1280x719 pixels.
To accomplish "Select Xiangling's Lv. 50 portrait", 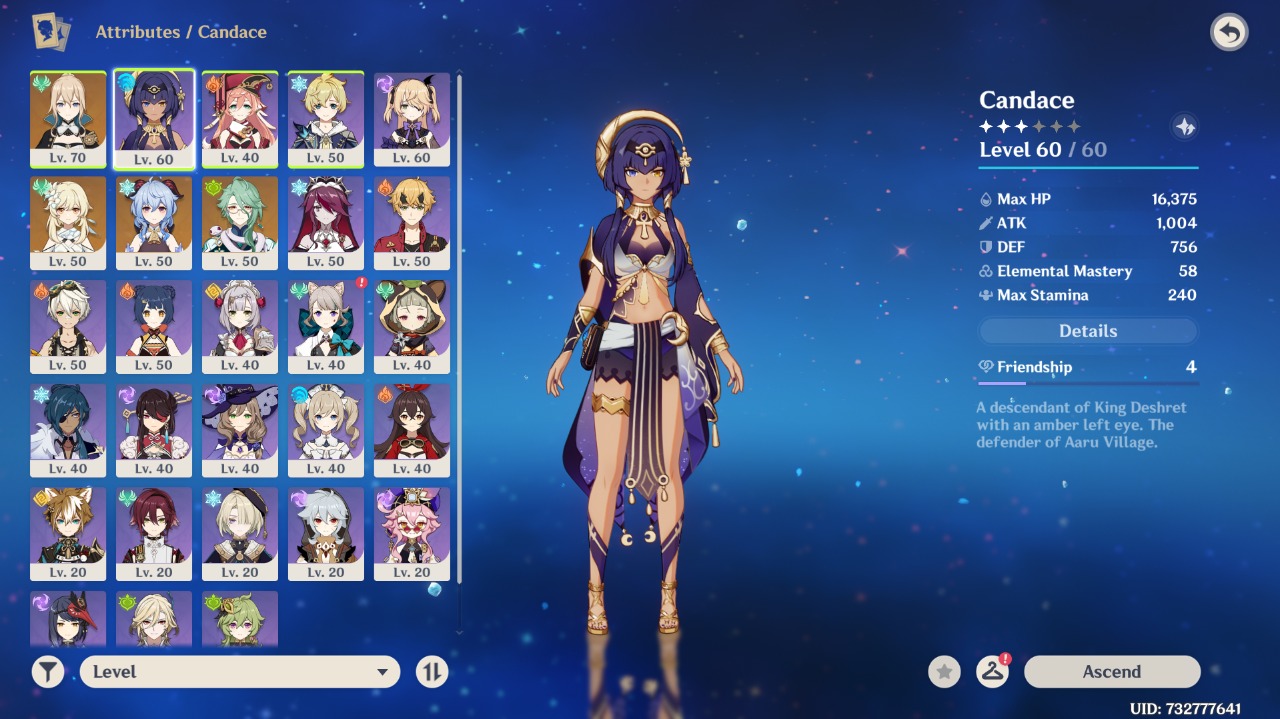I will point(154,326).
